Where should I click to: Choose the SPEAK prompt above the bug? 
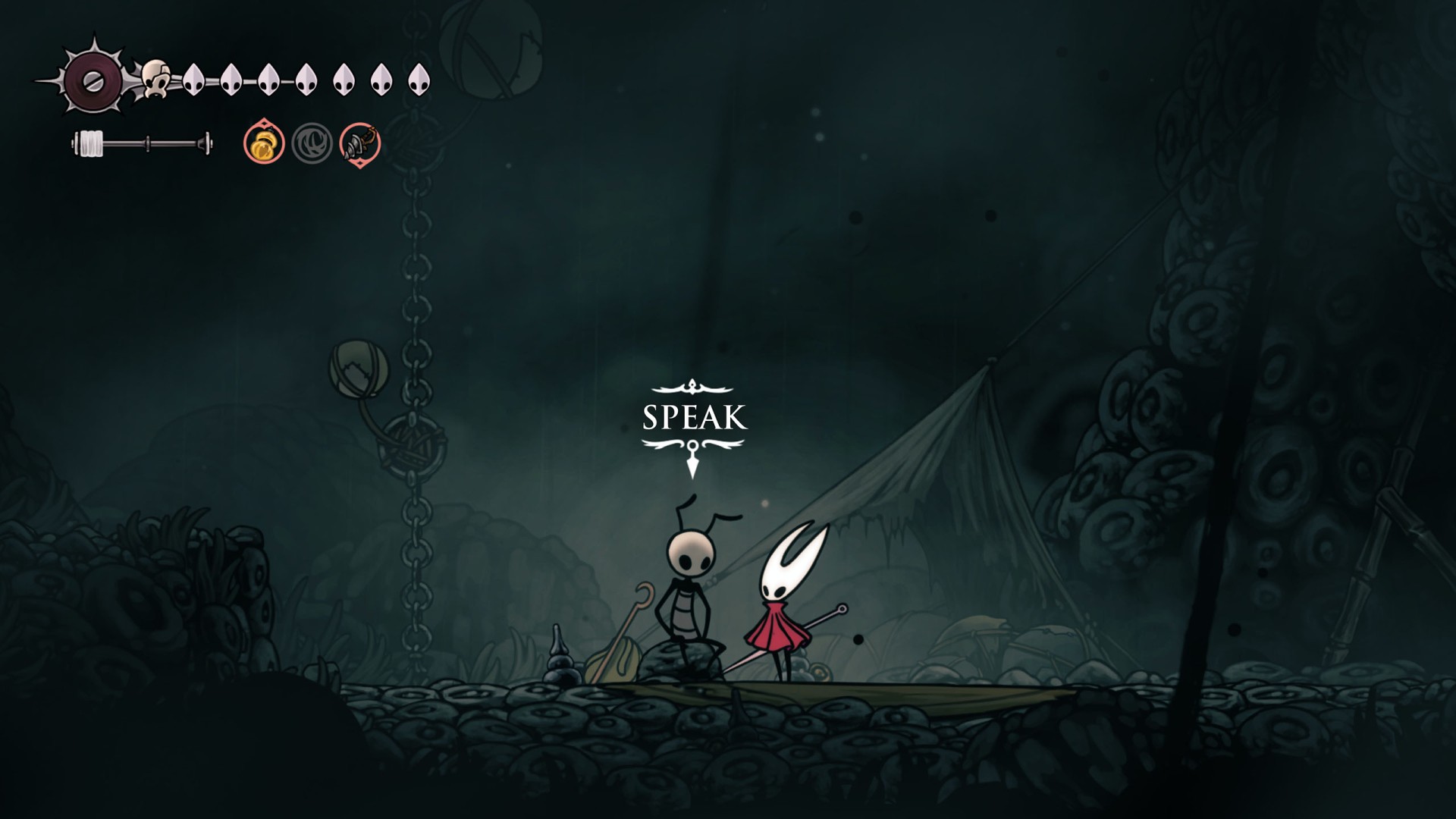tap(694, 418)
